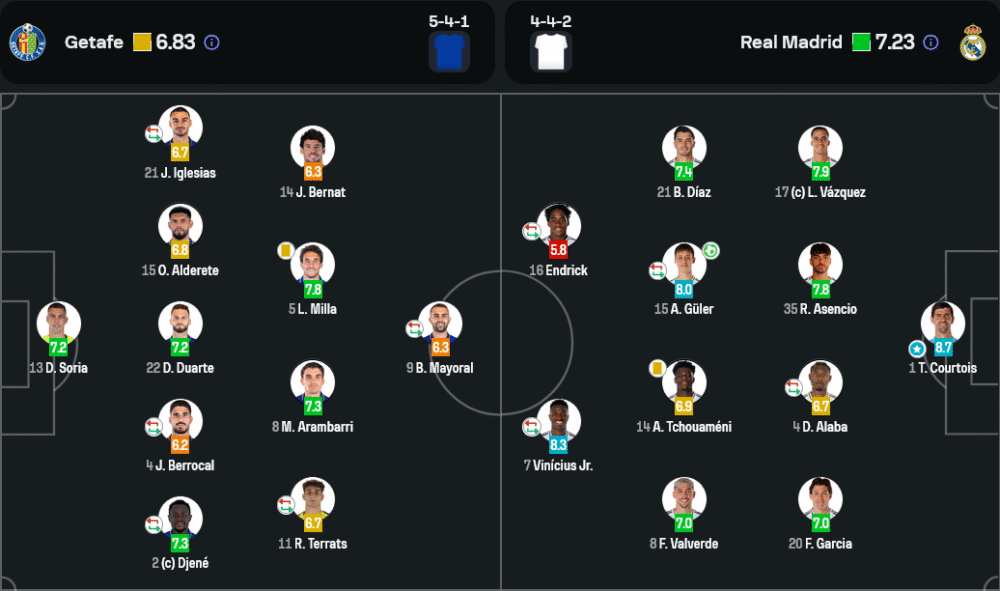The width and height of the screenshot is (1000, 591).
Task: Open T. Courtois player card
Action: tap(942, 324)
